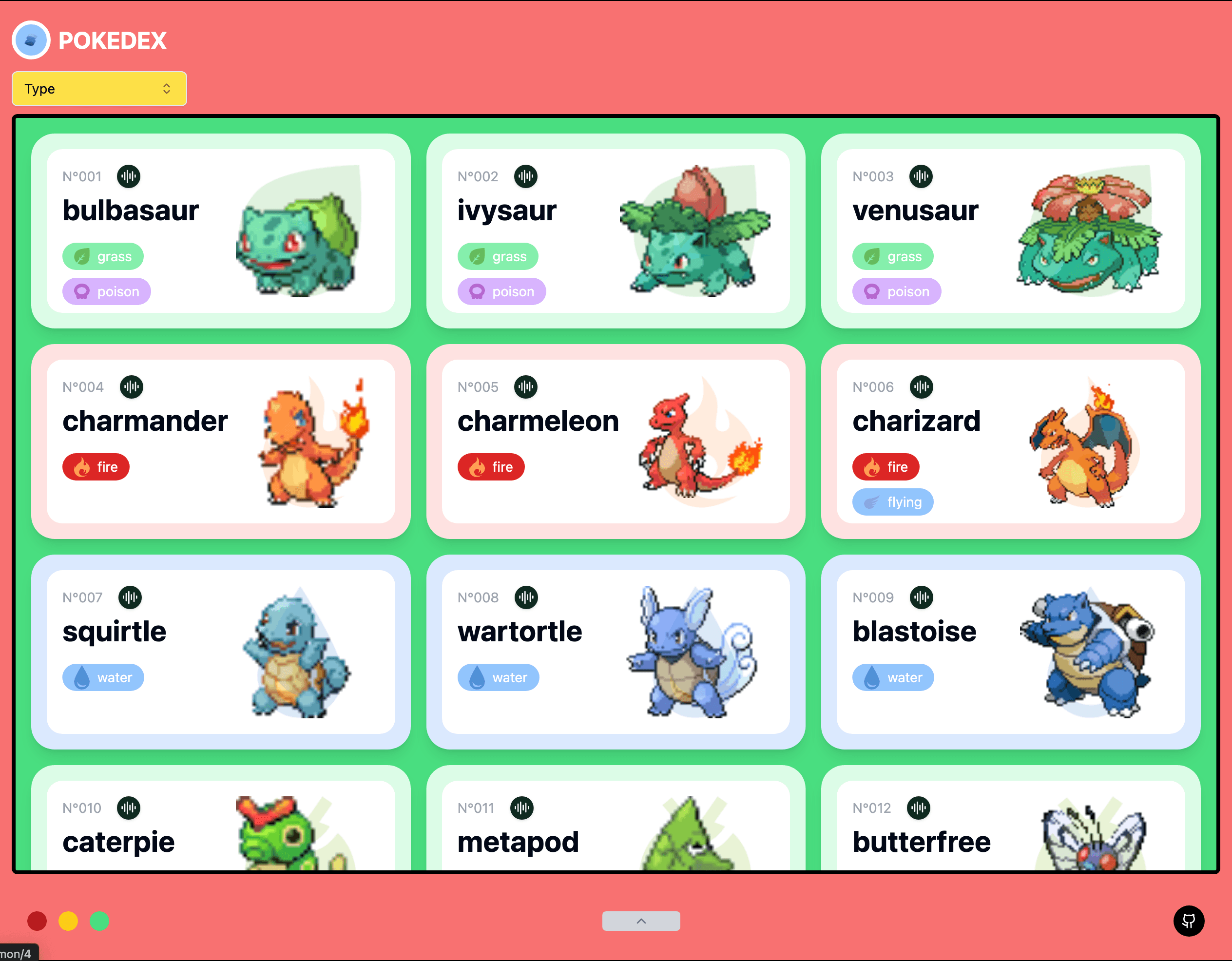This screenshot has width=1232, height=961.
Task: Open the butterfree card
Action: pos(1010,829)
